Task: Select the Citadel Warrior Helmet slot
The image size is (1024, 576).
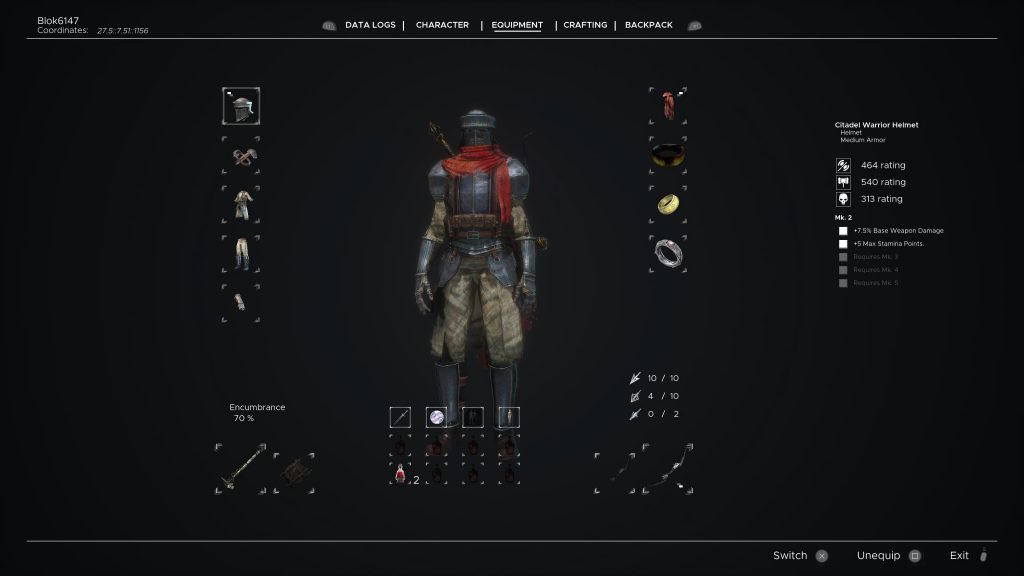Action: tap(241, 106)
